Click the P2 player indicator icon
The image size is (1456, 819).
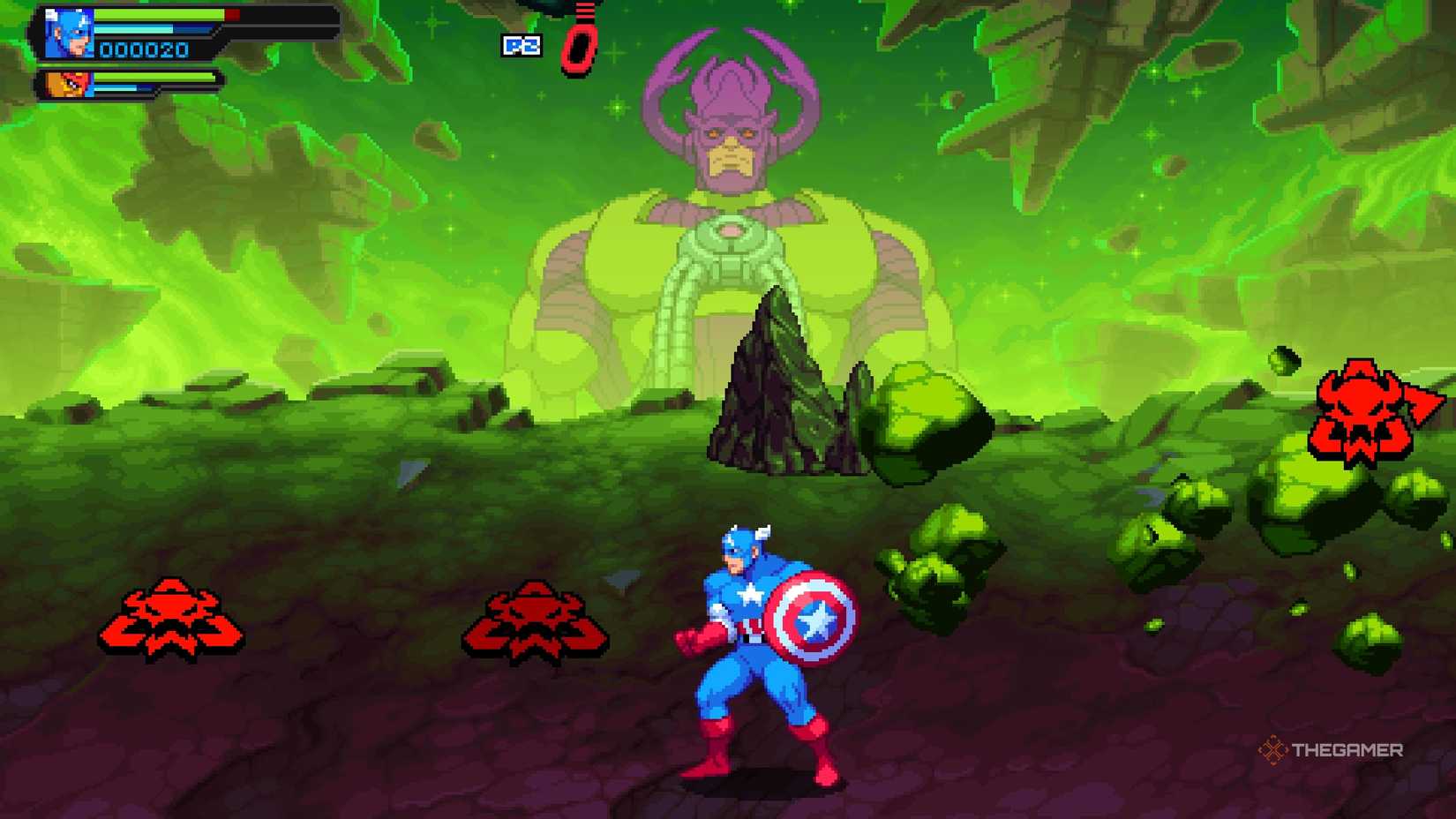point(522,47)
